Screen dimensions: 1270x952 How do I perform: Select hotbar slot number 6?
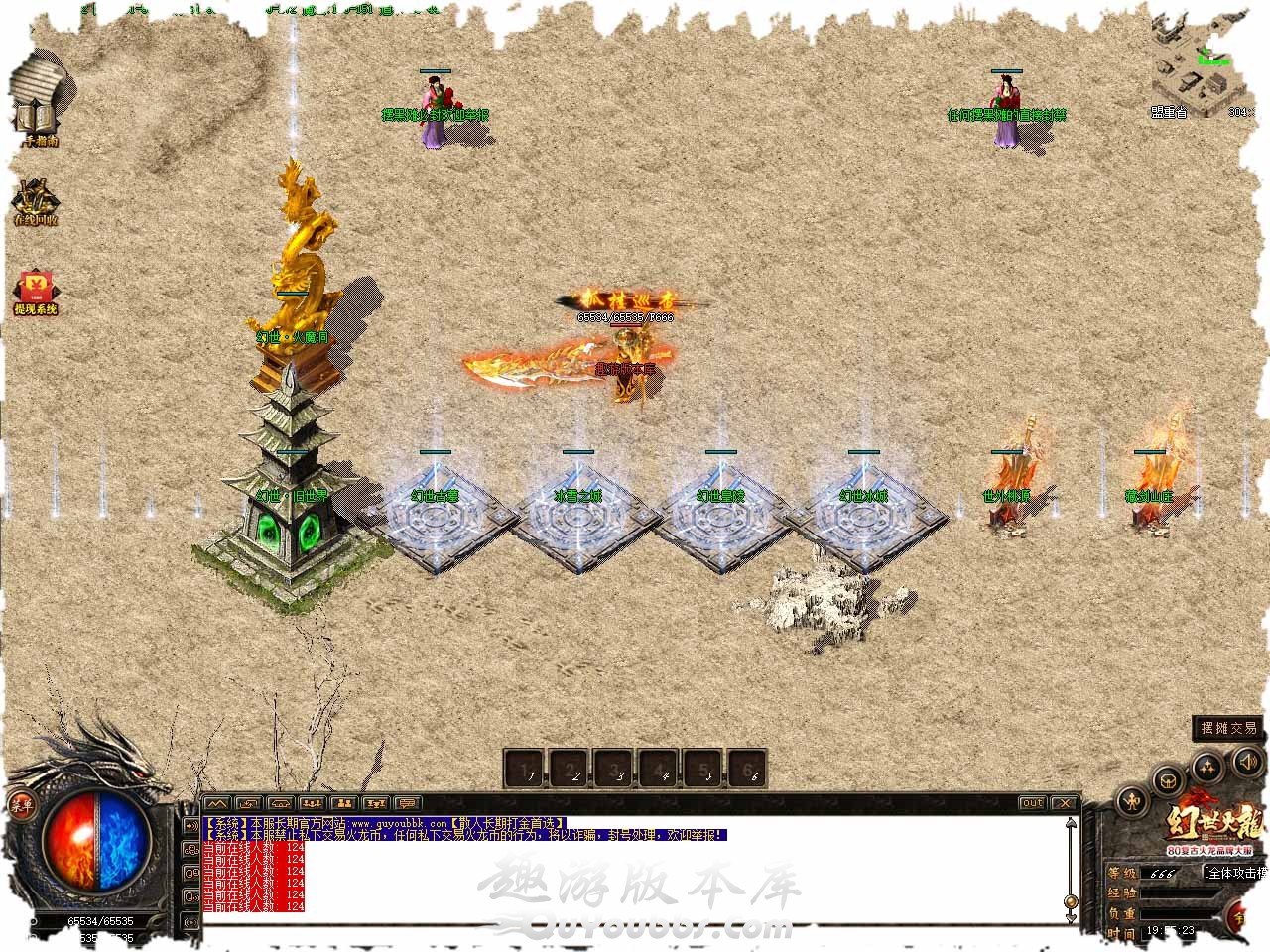pyautogui.click(x=749, y=768)
